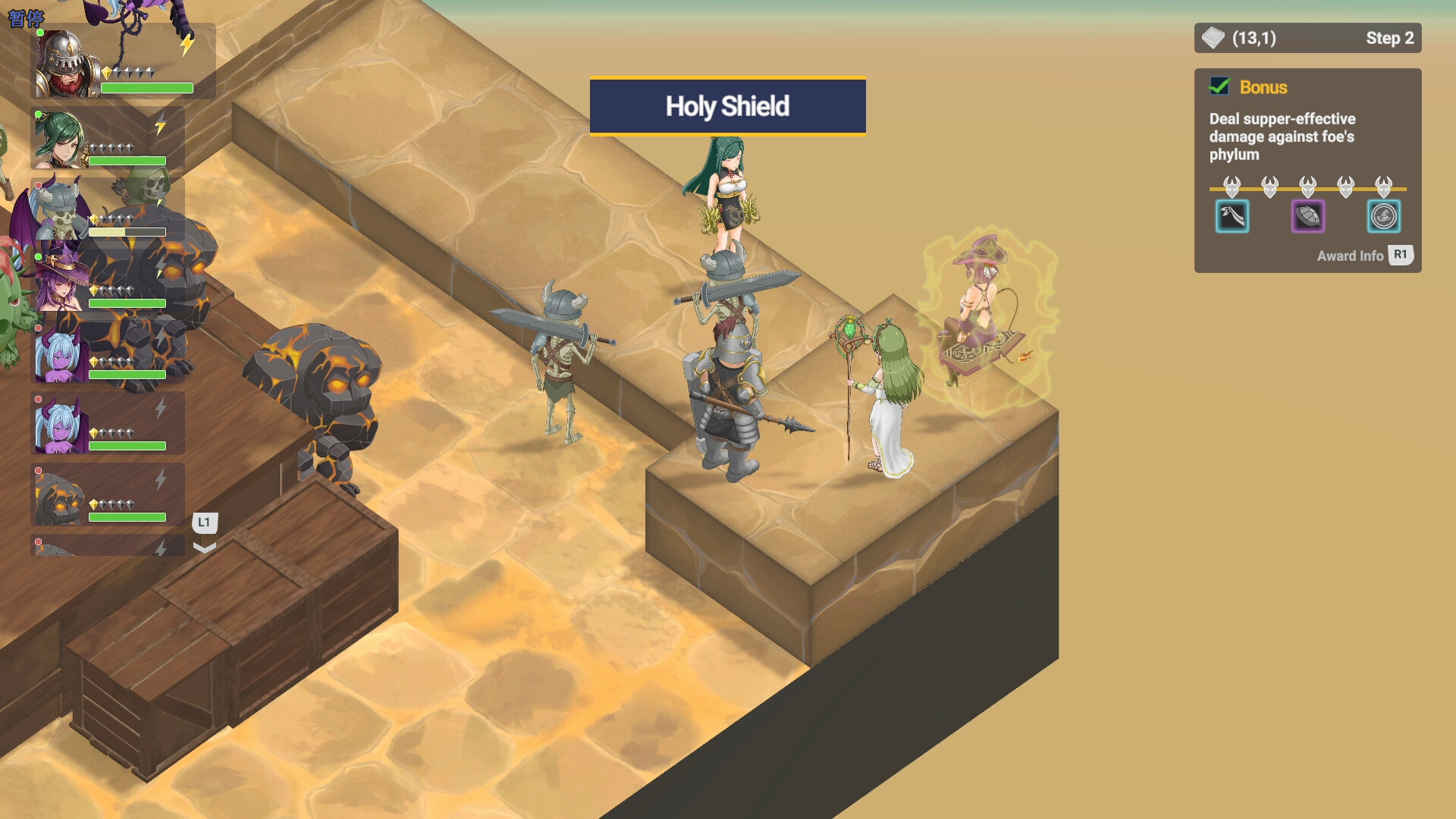This screenshot has height=819, width=1456.
Task: Inspect the headband bonus reward icon
Action: coord(1232,217)
